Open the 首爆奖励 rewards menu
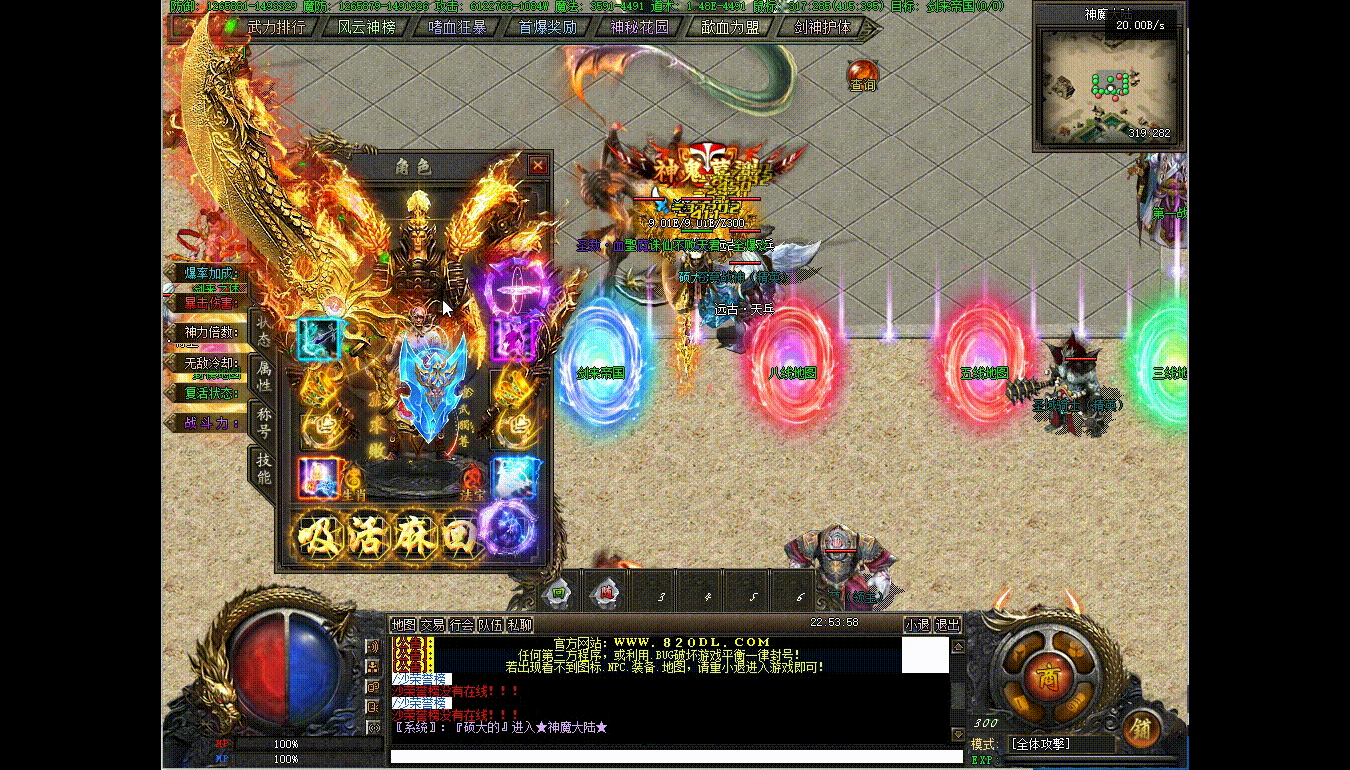This screenshot has height=770, width=1350. [548, 28]
